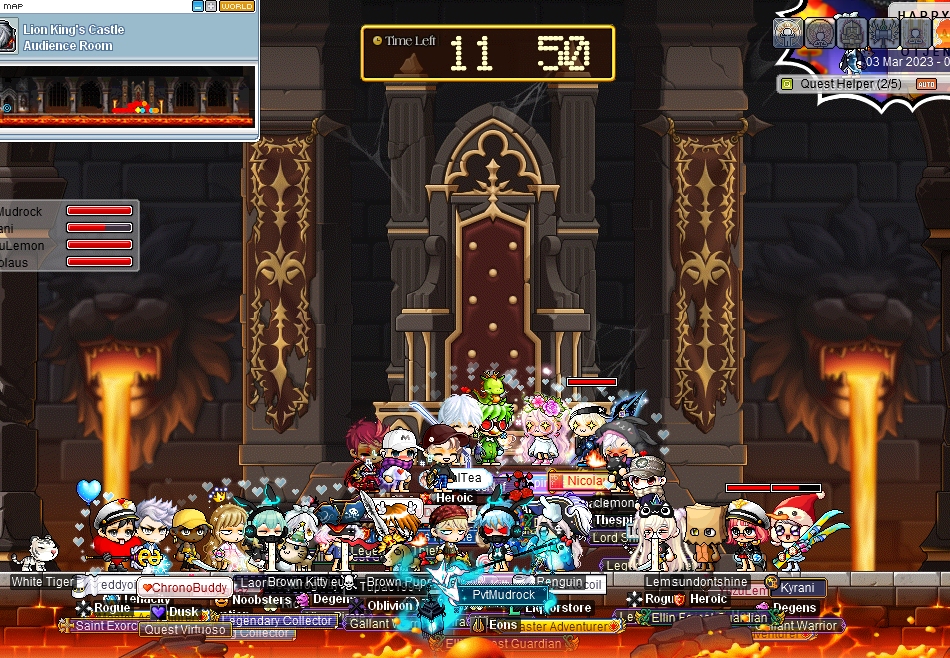Open the World map button

pos(236,6)
